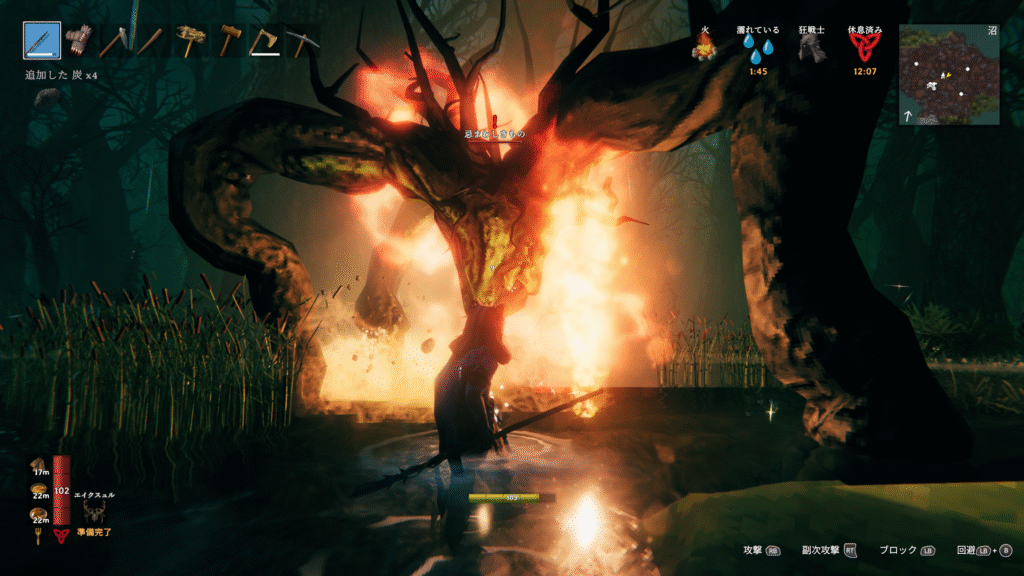
Task: Click the campfire 火 status icon
Action: coord(706,49)
